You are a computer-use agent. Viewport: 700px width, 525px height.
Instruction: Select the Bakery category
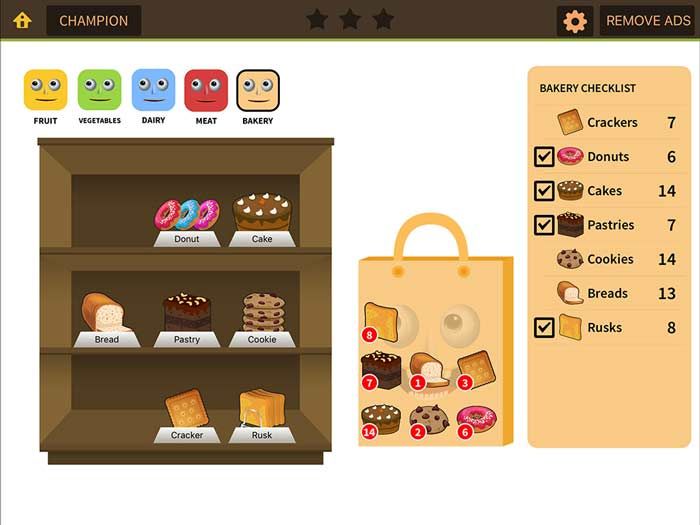(x=258, y=90)
